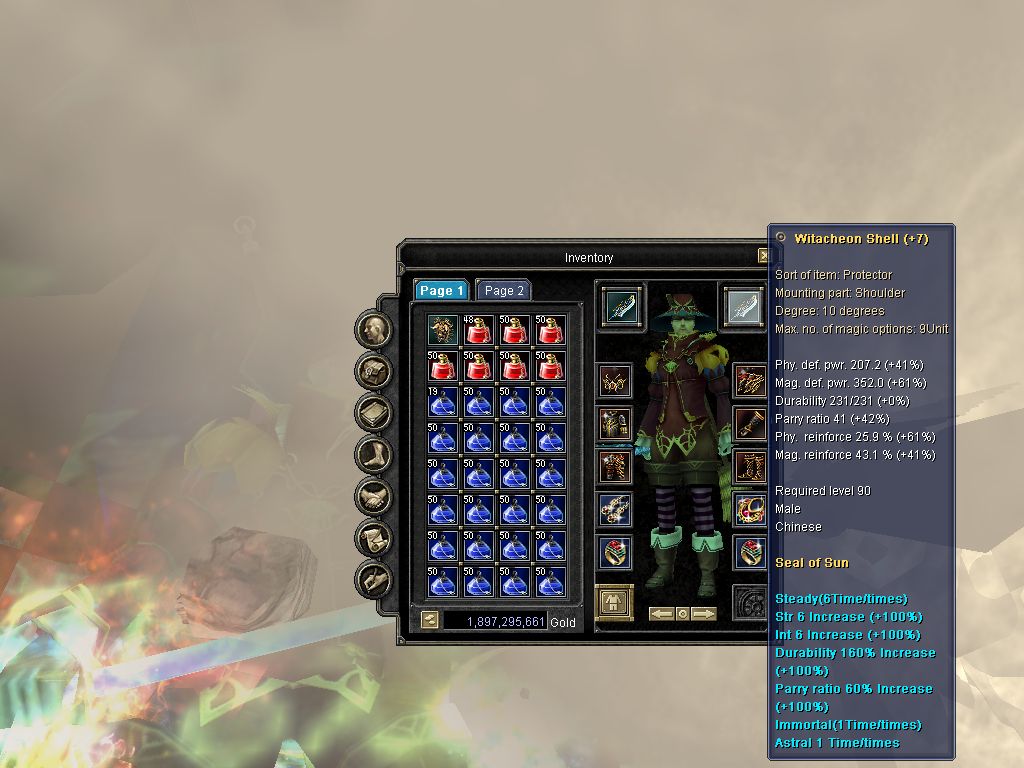This screenshot has width=1024, height=768.
Task: Select the blue potion stack of 19
Action: click(x=442, y=401)
